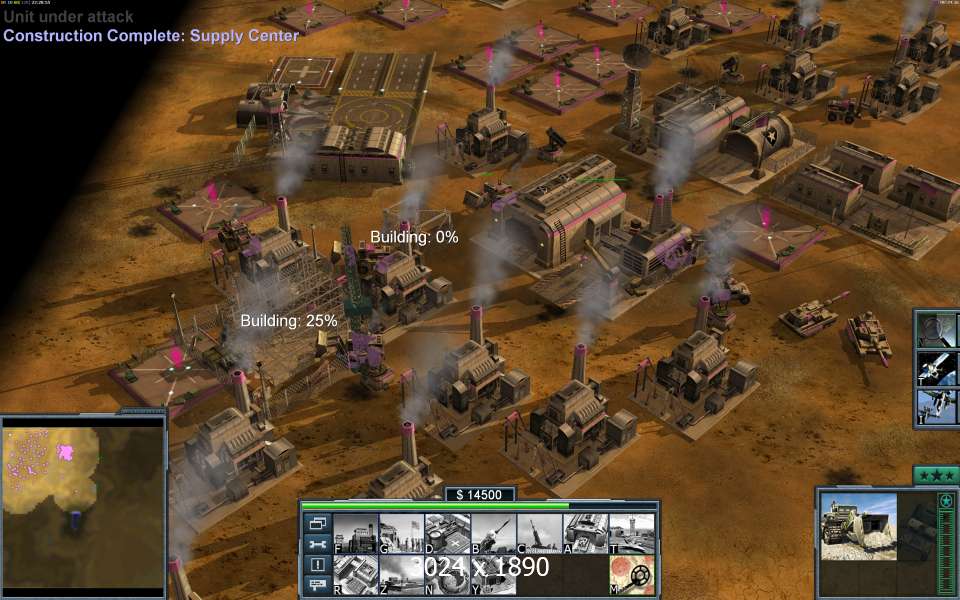Build the airfield icon labeled T
Viewport: 960px width, 600px height.
[x=631, y=534]
